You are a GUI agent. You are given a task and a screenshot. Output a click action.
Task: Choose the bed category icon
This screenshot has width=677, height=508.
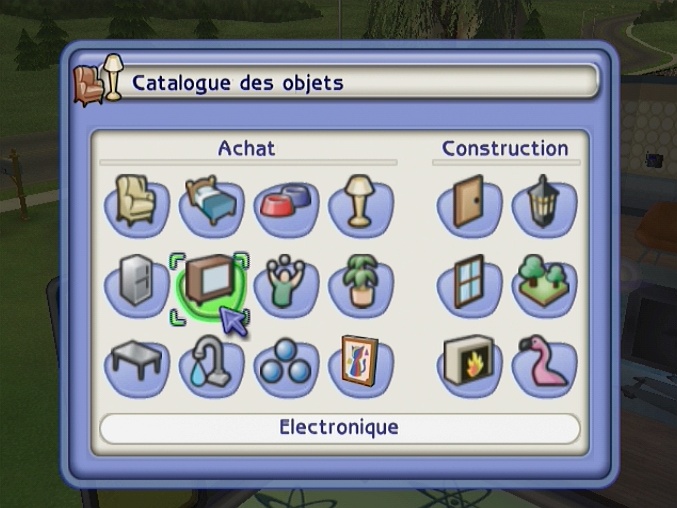[211, 203]
